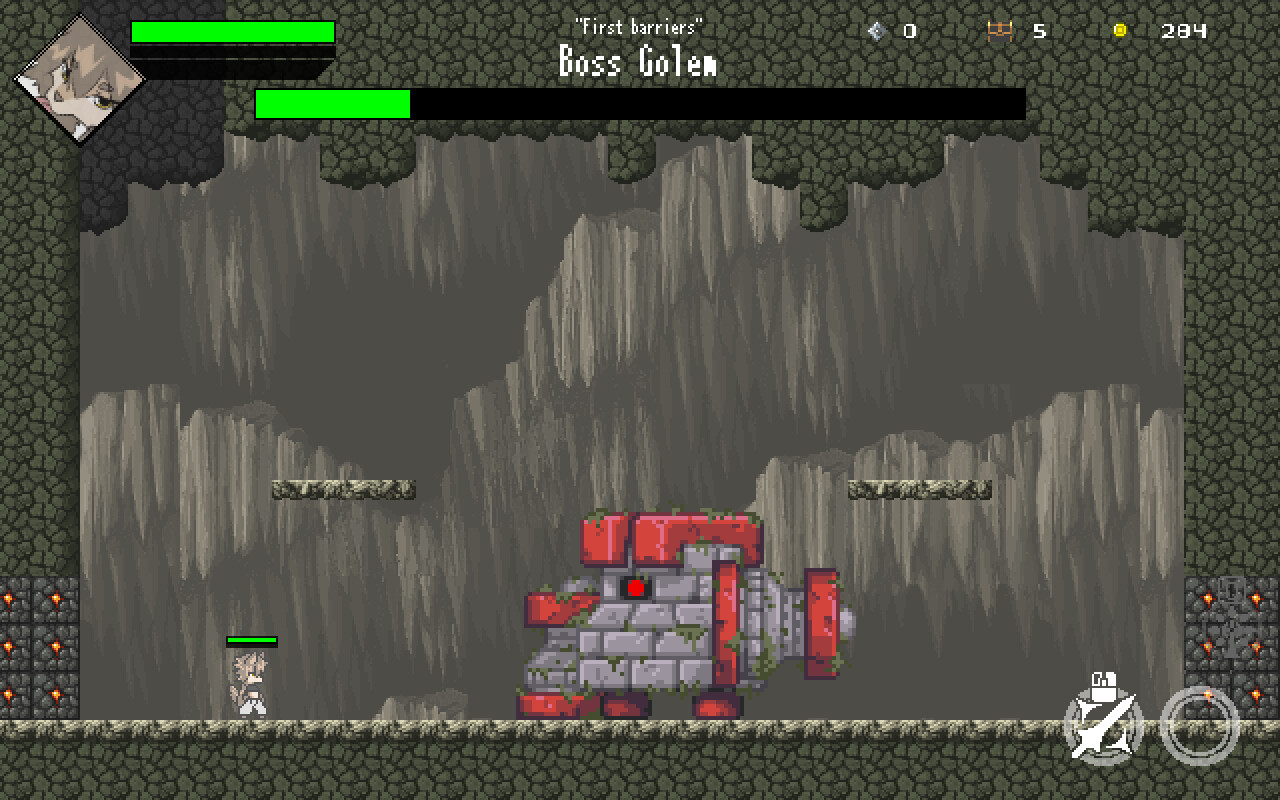Click the glowing red eye of the golem
This screenshot has height=800, width=1280.
click(x=636, y=588)
